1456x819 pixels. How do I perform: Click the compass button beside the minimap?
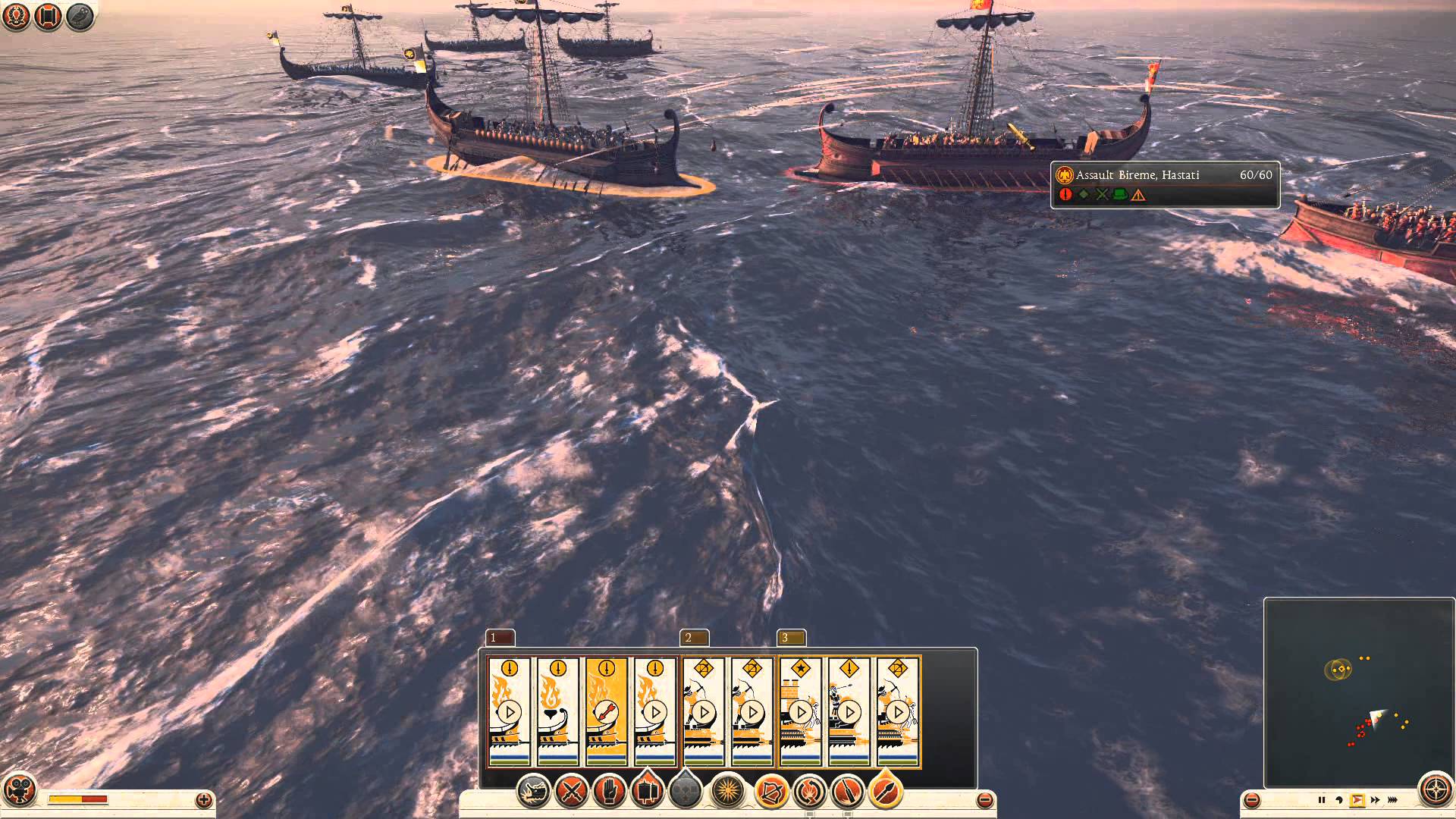(x=1436, y=790)
